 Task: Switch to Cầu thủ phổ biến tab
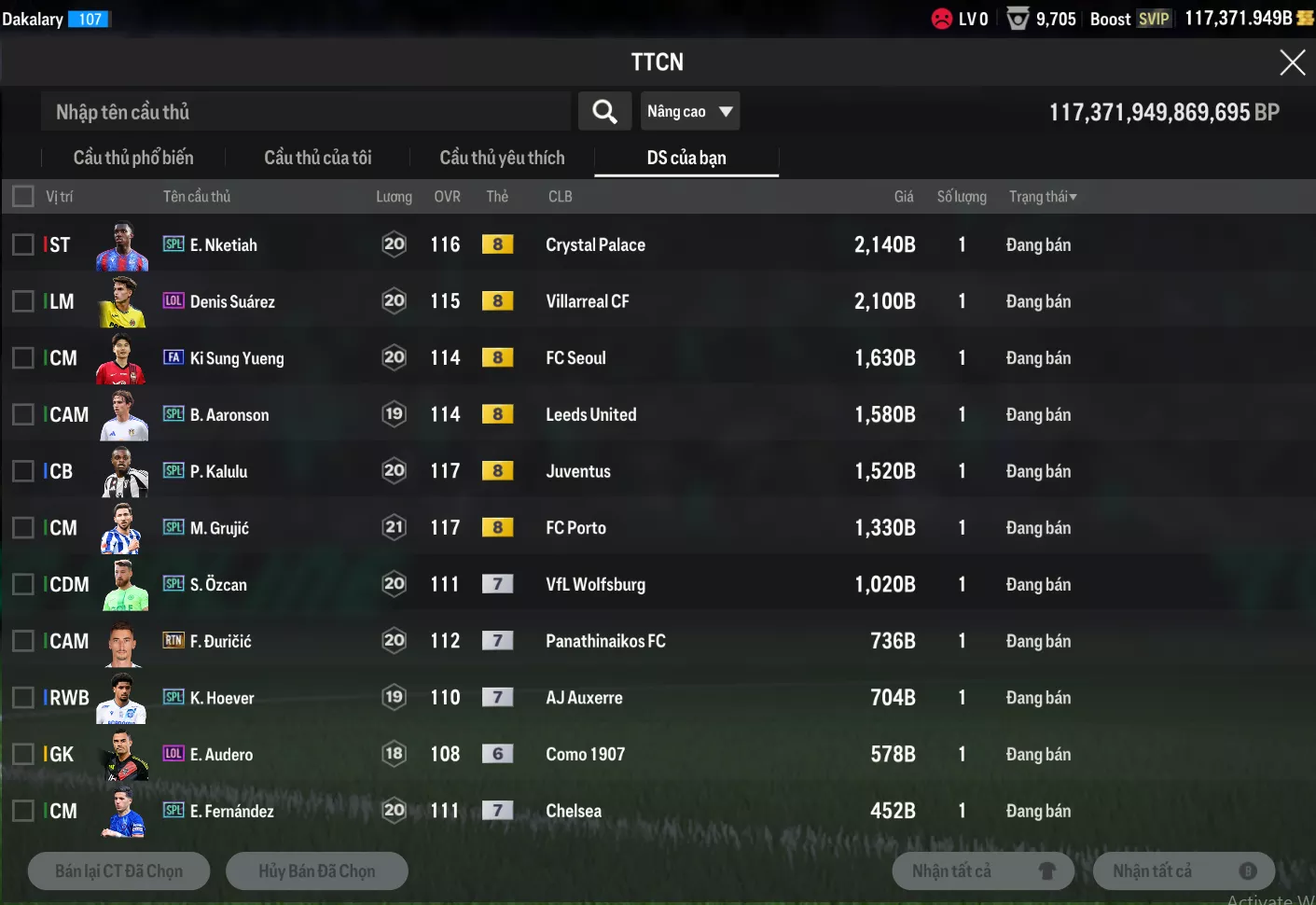(133, 158)
